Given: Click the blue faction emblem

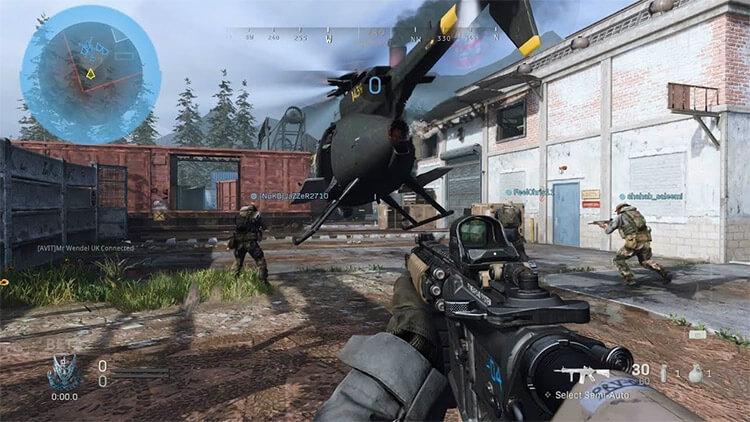Looking at the screenshot, I should click(x=63, y=374).
